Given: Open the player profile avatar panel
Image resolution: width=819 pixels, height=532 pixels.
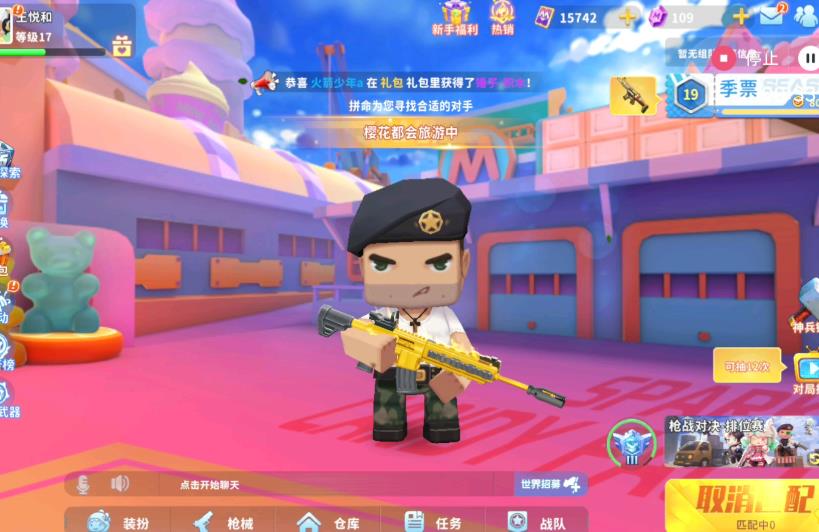Looking at the screenshot, I should (x=8, y=24).
